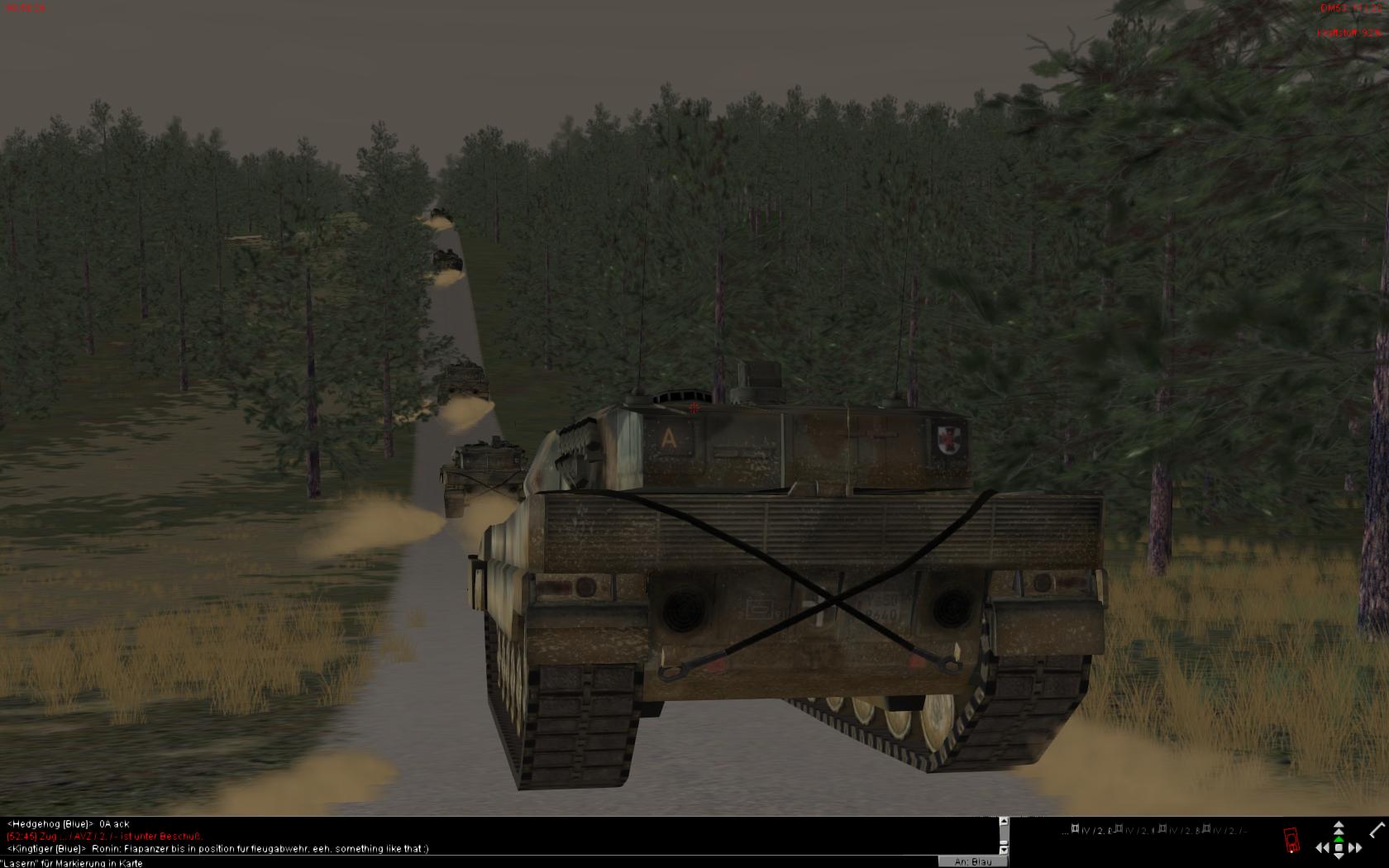1389x868 pixels.
Task: Select the red tank status icon
Action: click(1291, 840)
